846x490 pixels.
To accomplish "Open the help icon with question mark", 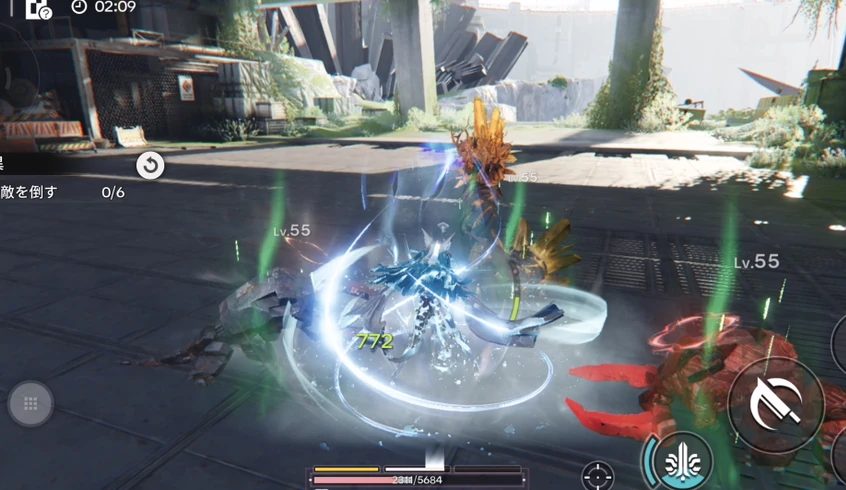I will point(38,9).
